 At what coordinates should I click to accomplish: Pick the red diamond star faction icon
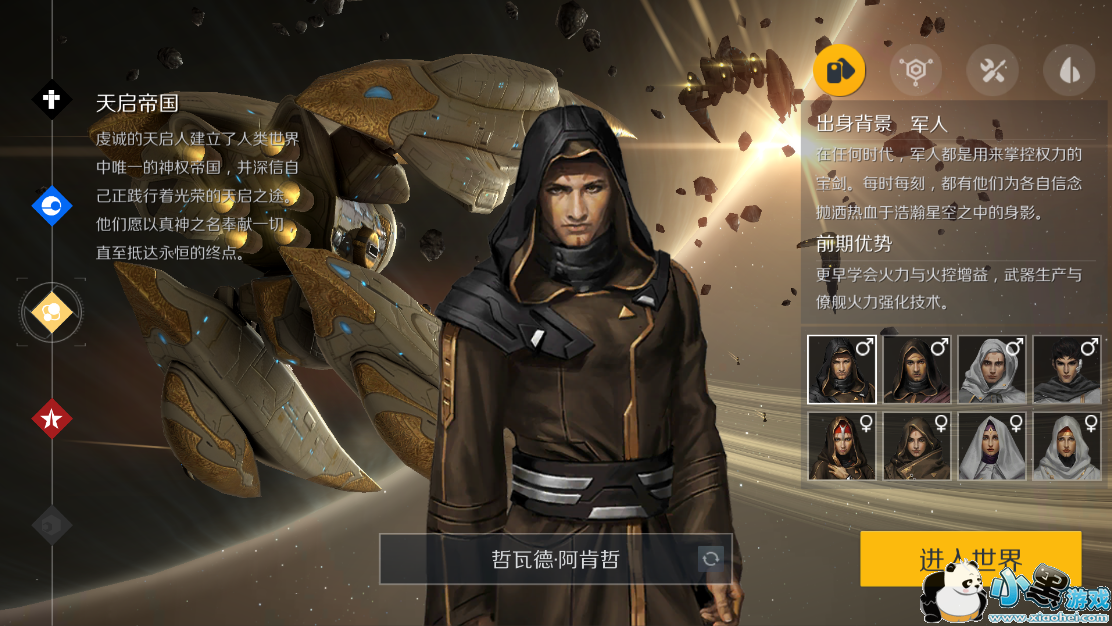pyautogui.click(x=52, y=419)
